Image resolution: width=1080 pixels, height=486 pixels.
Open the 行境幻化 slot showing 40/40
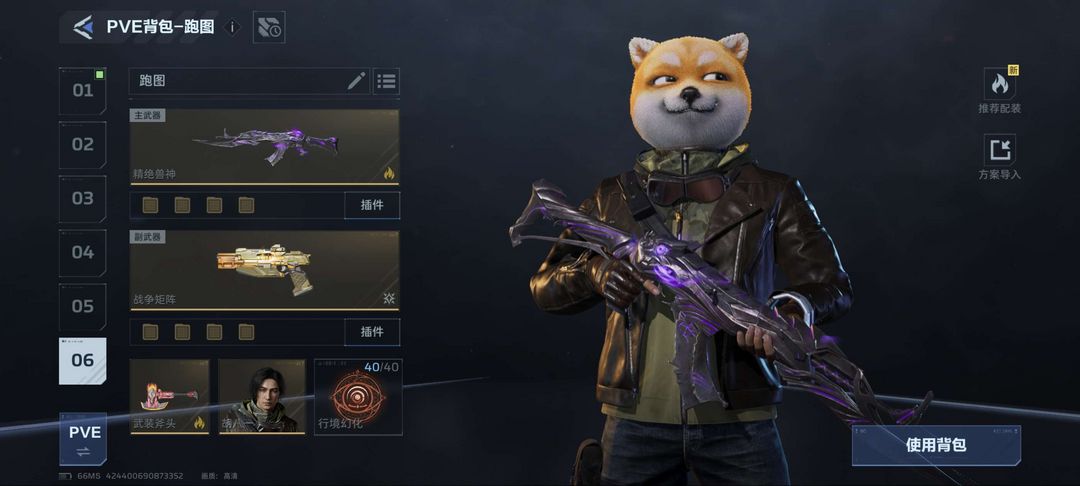click(x=358, y=396)
